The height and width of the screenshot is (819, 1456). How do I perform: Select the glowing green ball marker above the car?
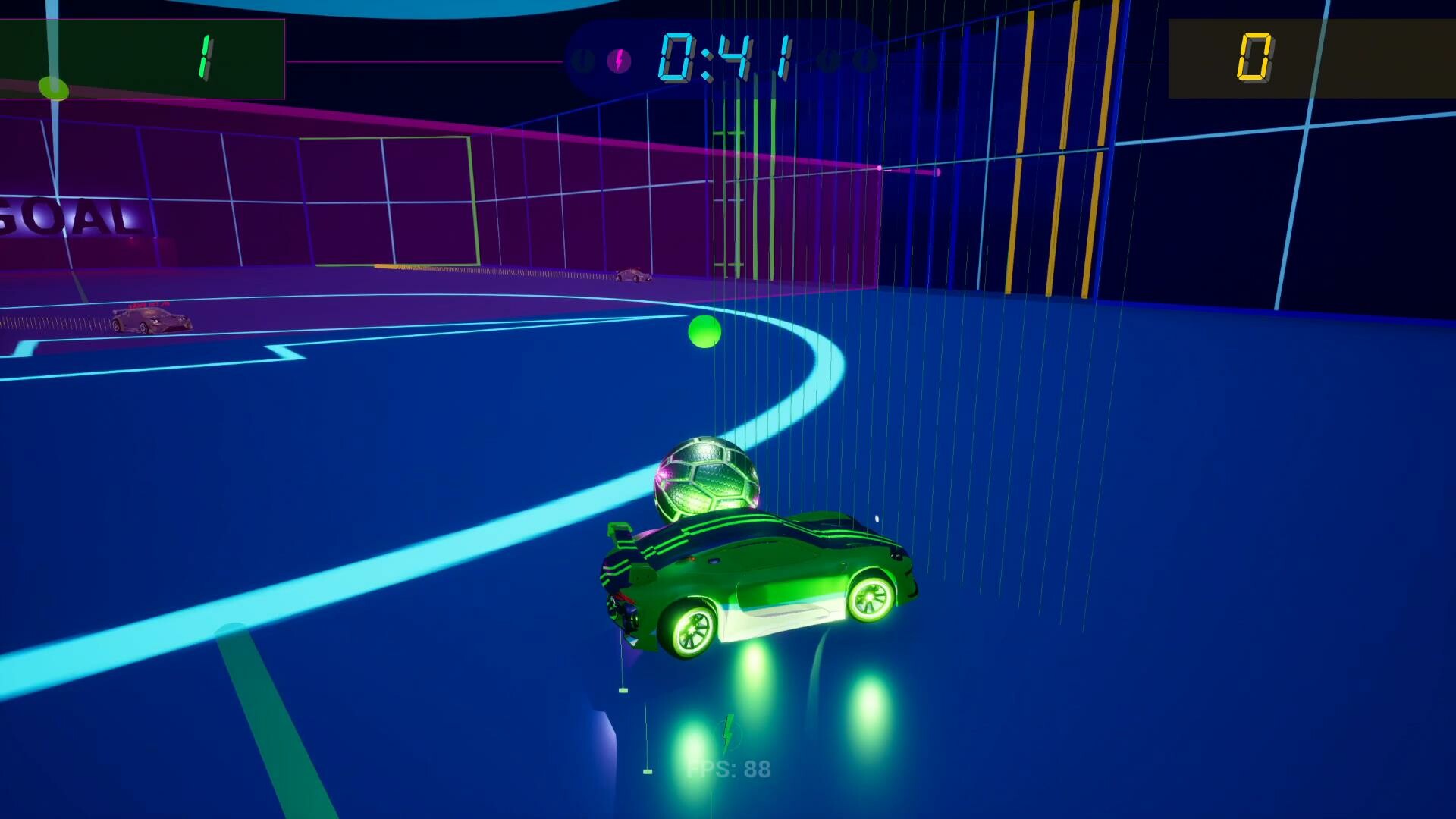coord(705,331)
